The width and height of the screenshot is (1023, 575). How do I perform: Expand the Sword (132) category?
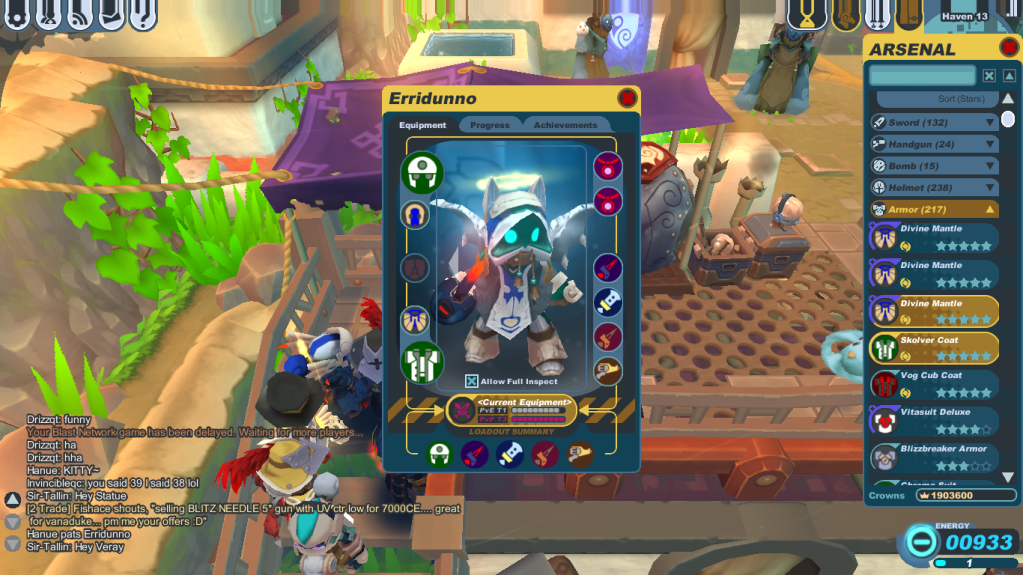tap(934, 122)
